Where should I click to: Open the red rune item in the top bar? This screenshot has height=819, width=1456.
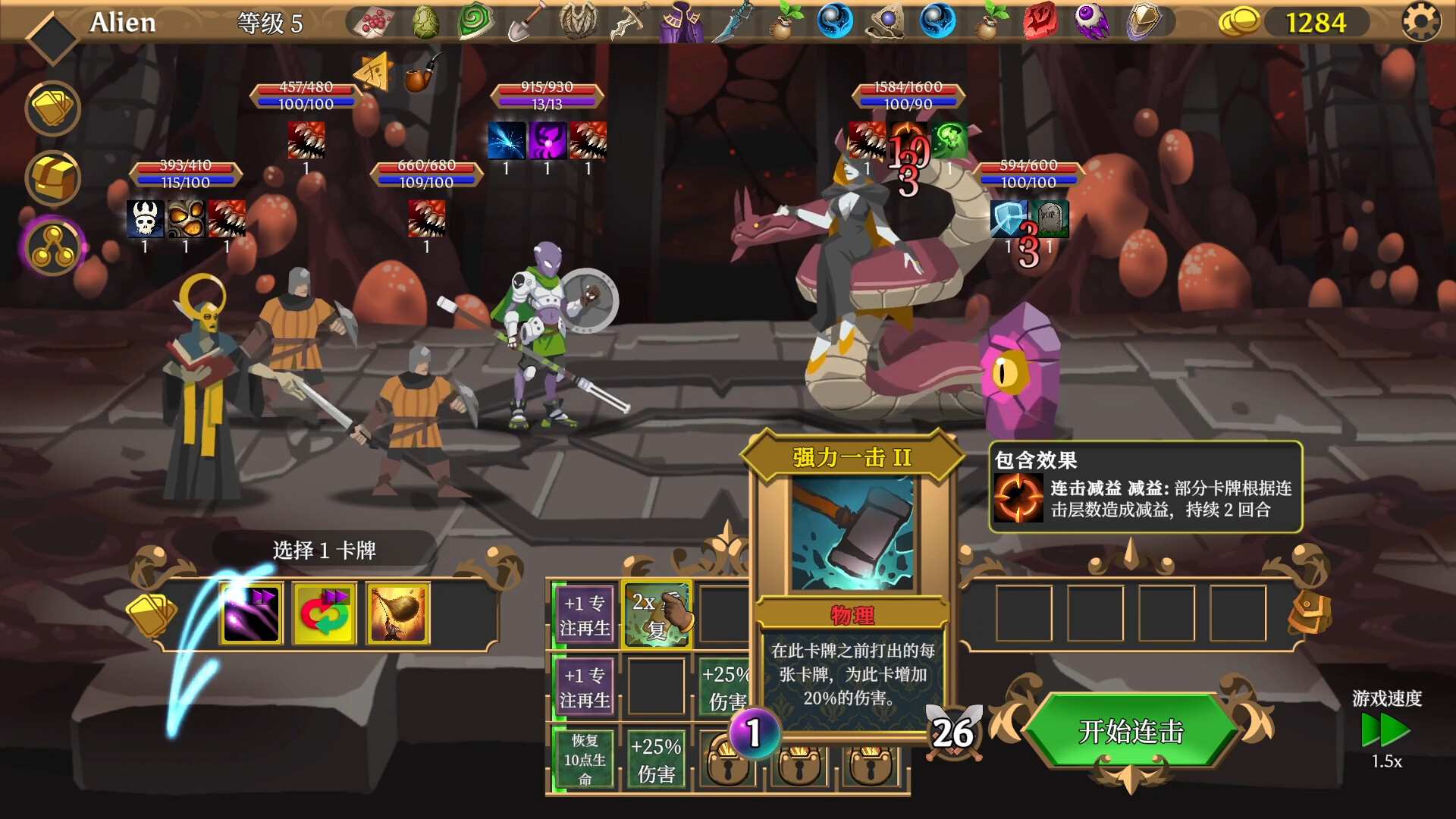1040,20
